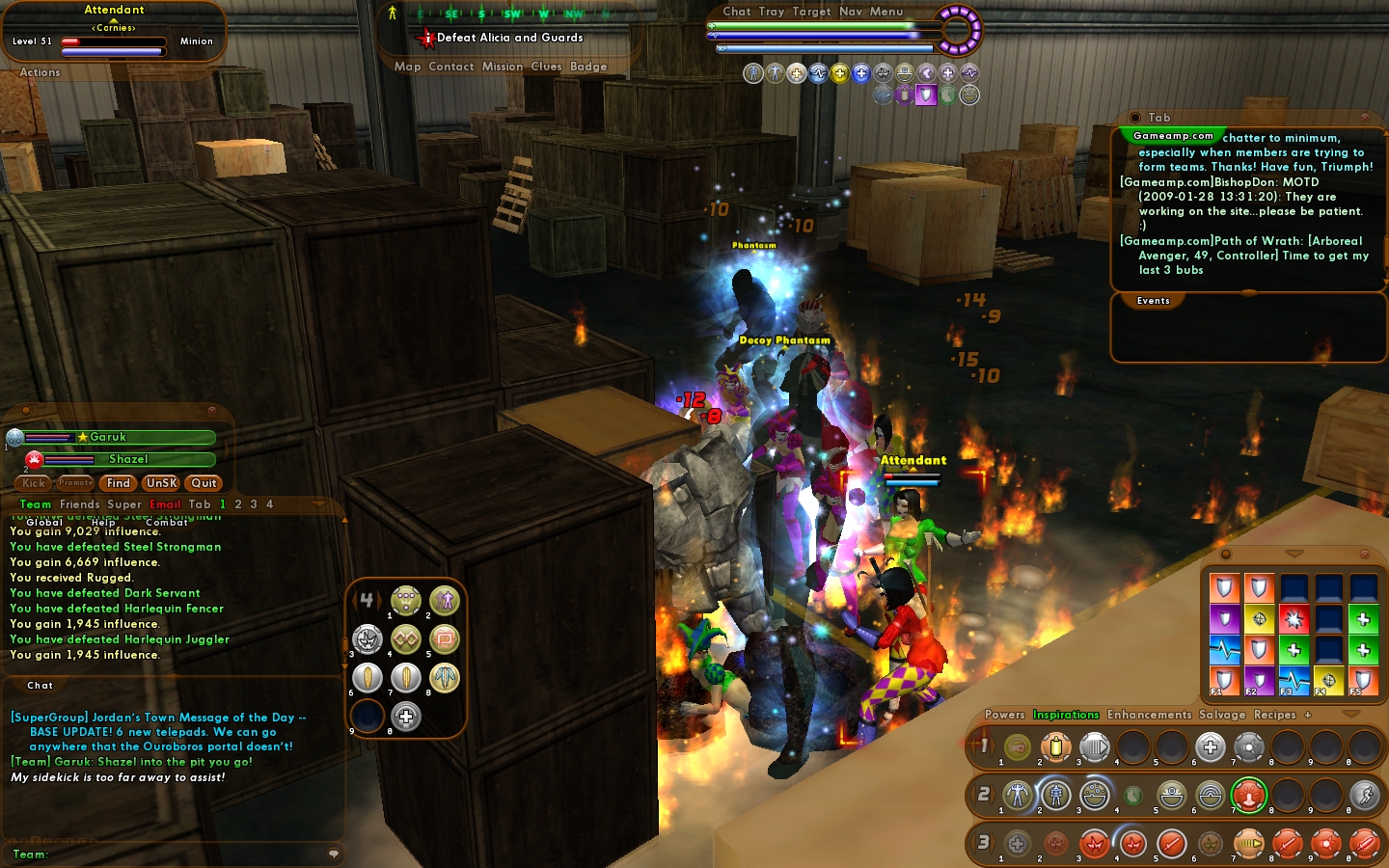Open the Contact list
The image size is (1389, 868).
[x=451, y=67]
